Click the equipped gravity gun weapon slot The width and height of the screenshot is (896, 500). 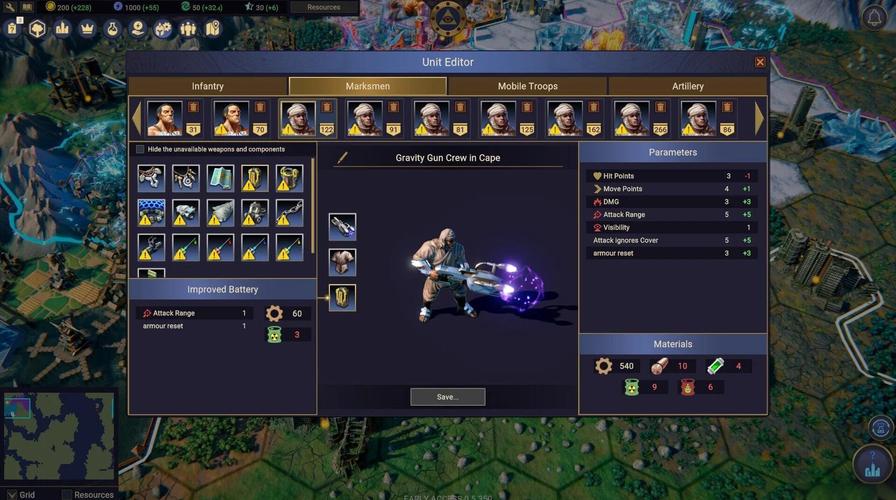click(342, 226)
